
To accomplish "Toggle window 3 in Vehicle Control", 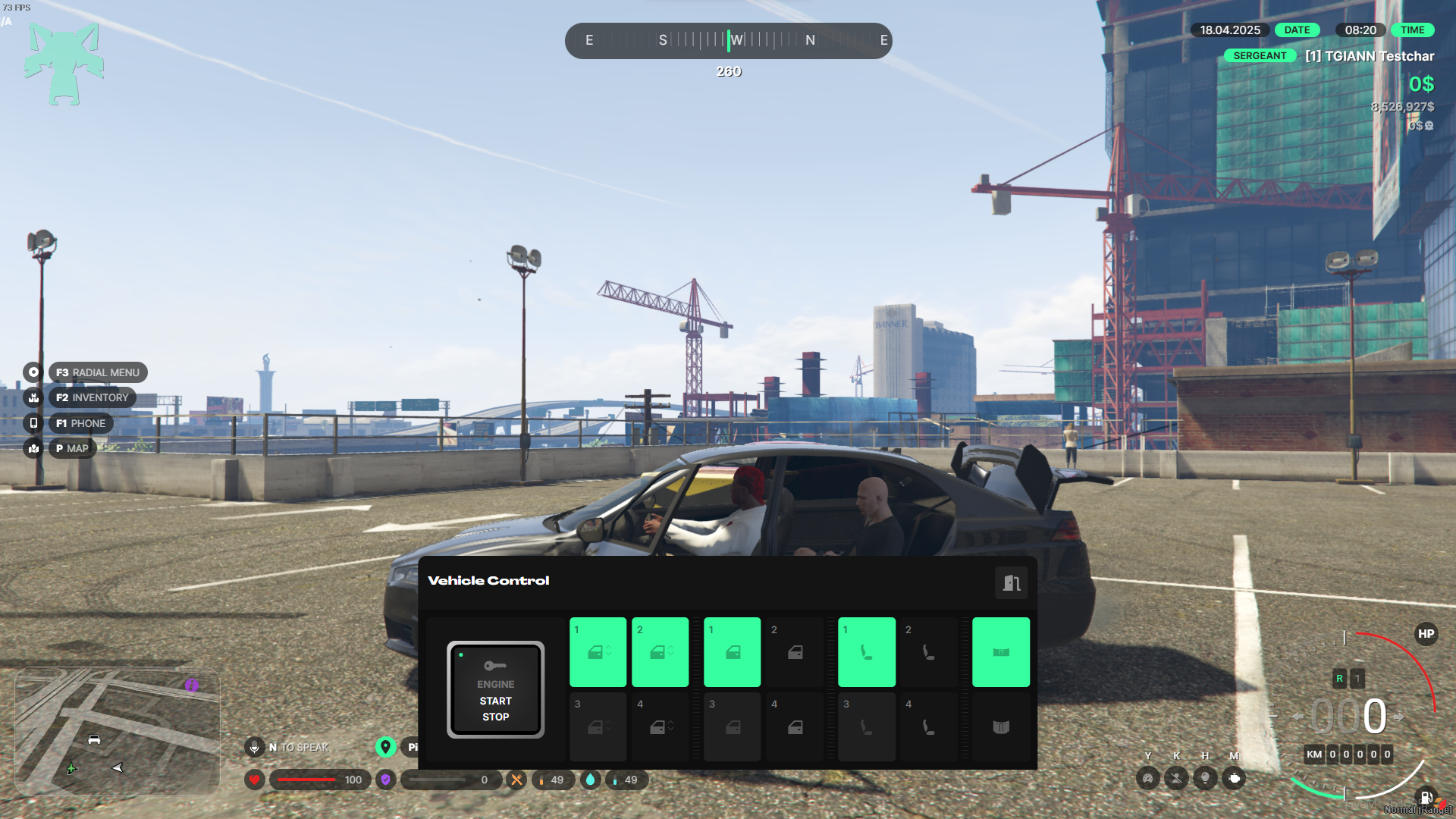I will click(x=598, y=726).
